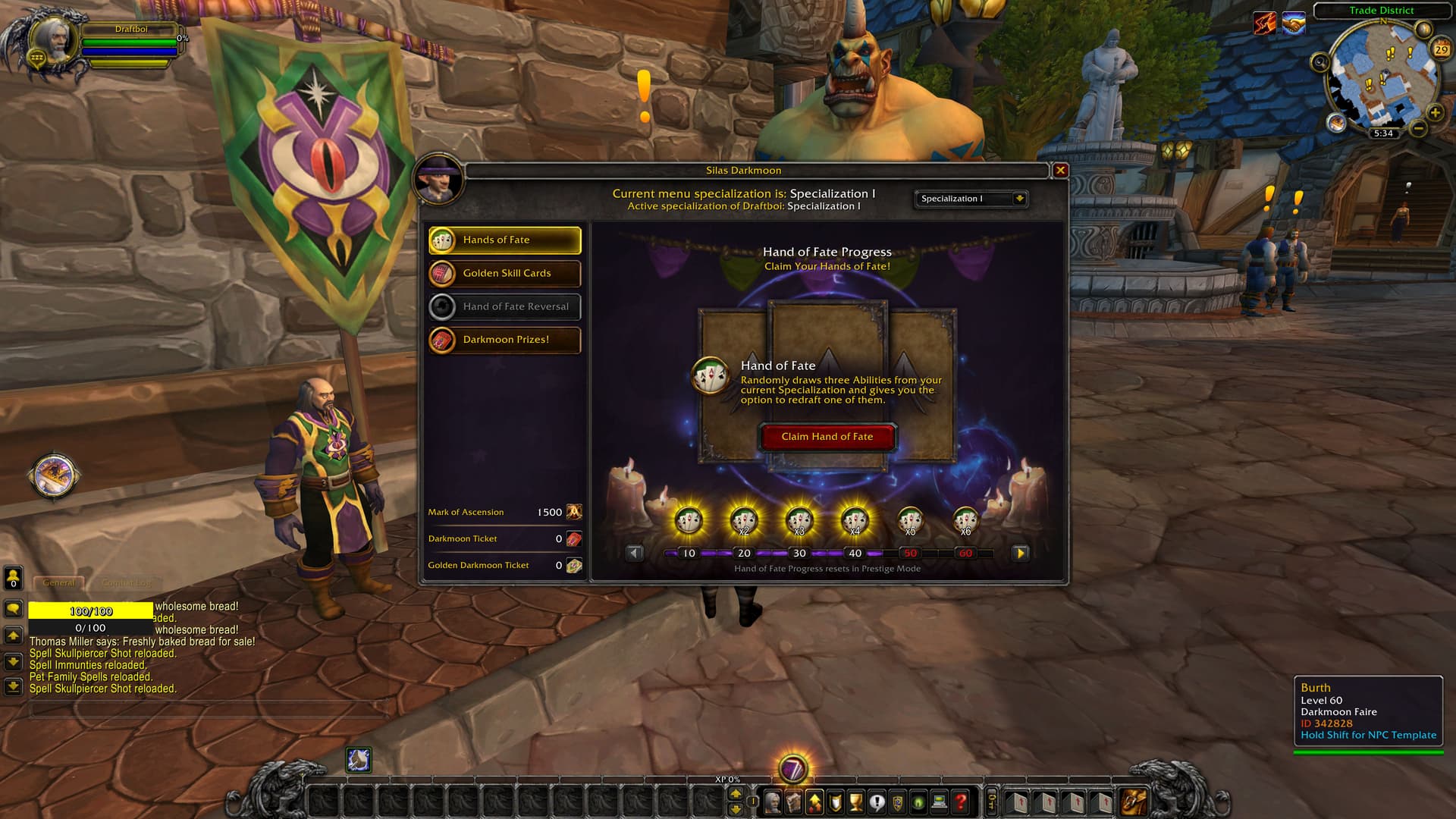The width and height of the screenshot is (1456, 819).
Task: Toggle the minimap tracking magnifier button
Action: (1320, 62)
